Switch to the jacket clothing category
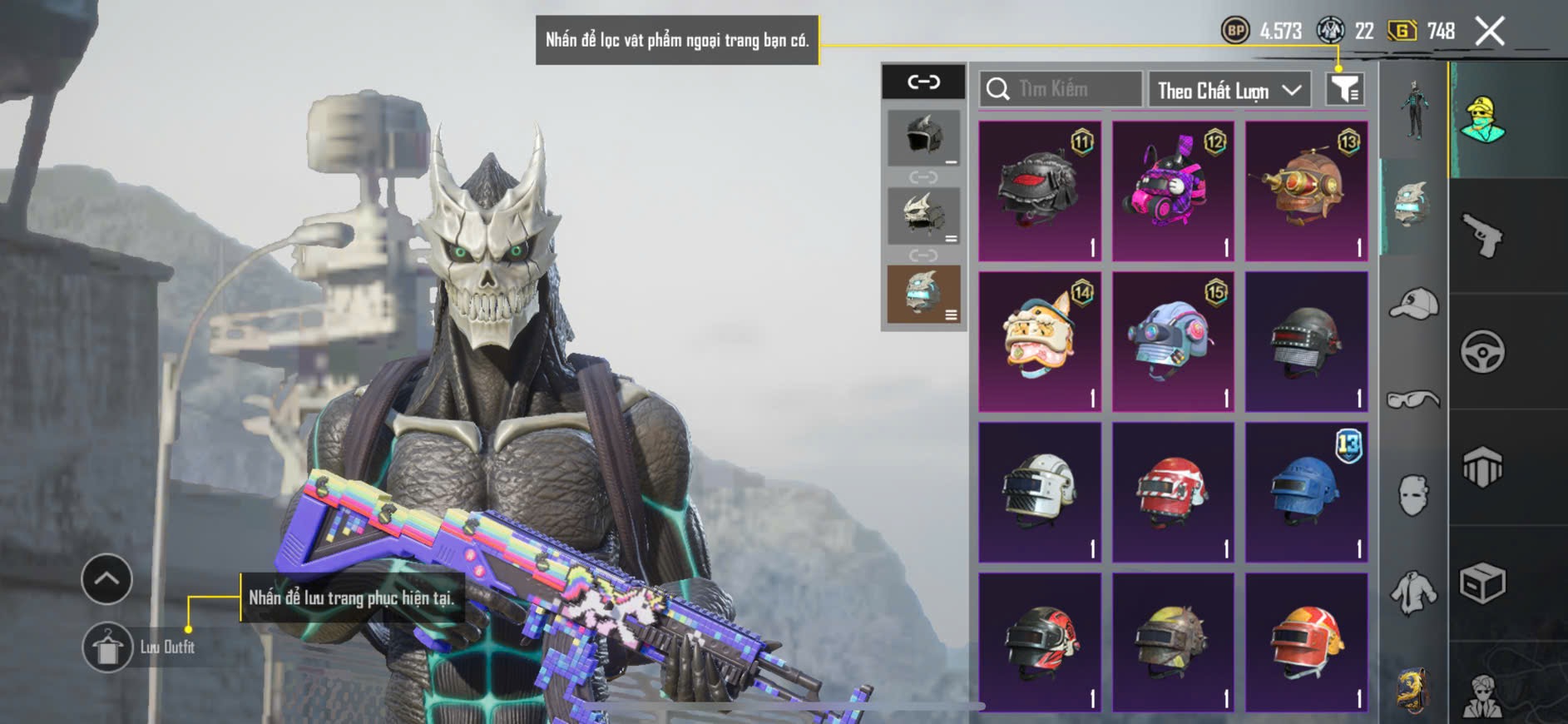The image size is (1568, 724). 1413,593
